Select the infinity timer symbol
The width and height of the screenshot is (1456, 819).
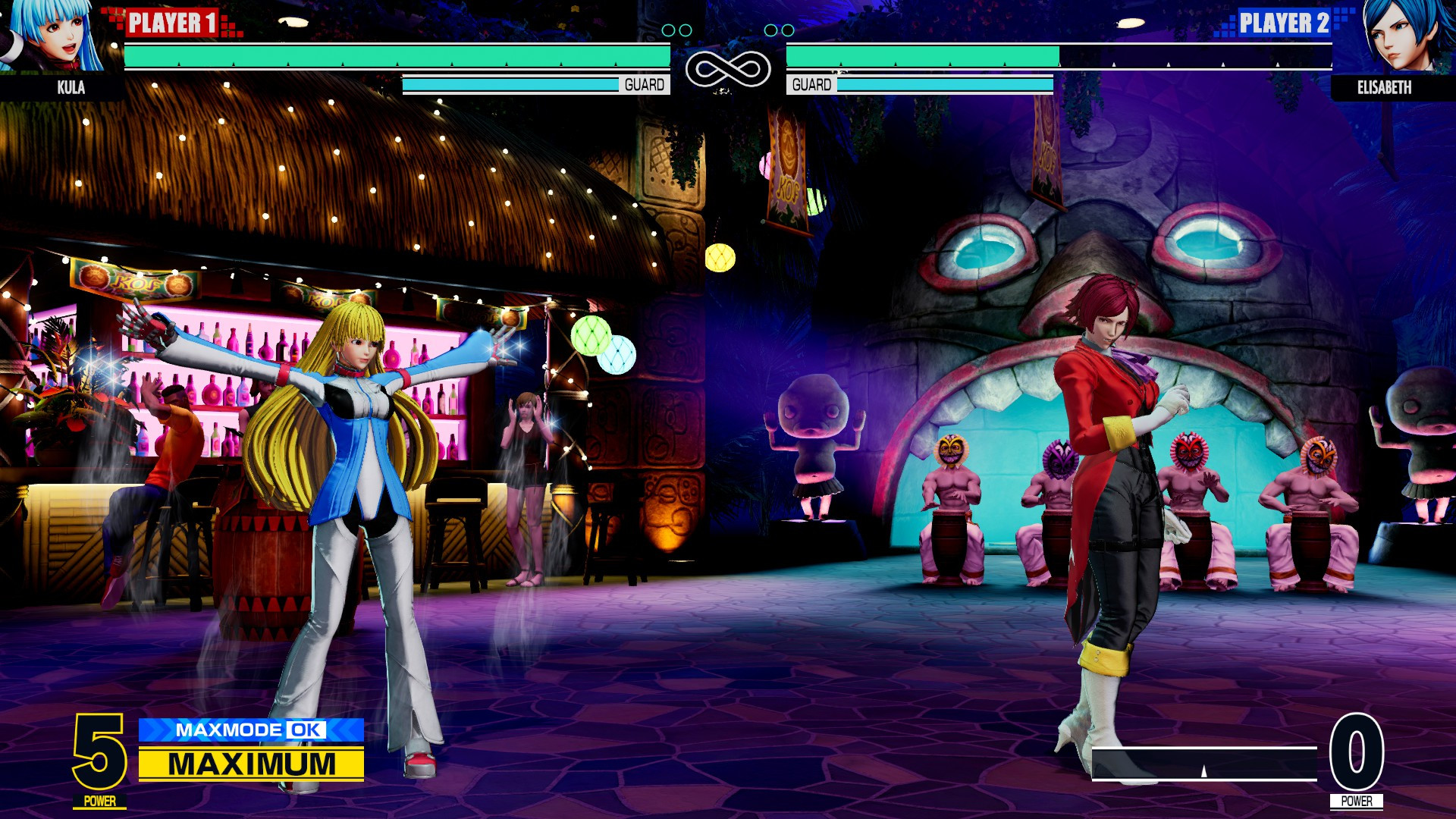coord(728,68)
